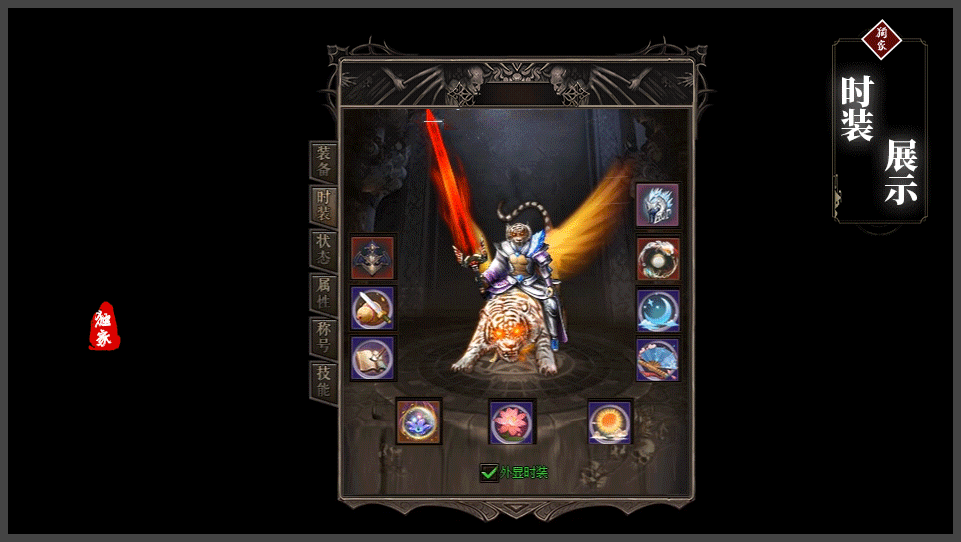Select the 时装 (Fashion) tab
961x542 pixels.
tap(323, 205)
